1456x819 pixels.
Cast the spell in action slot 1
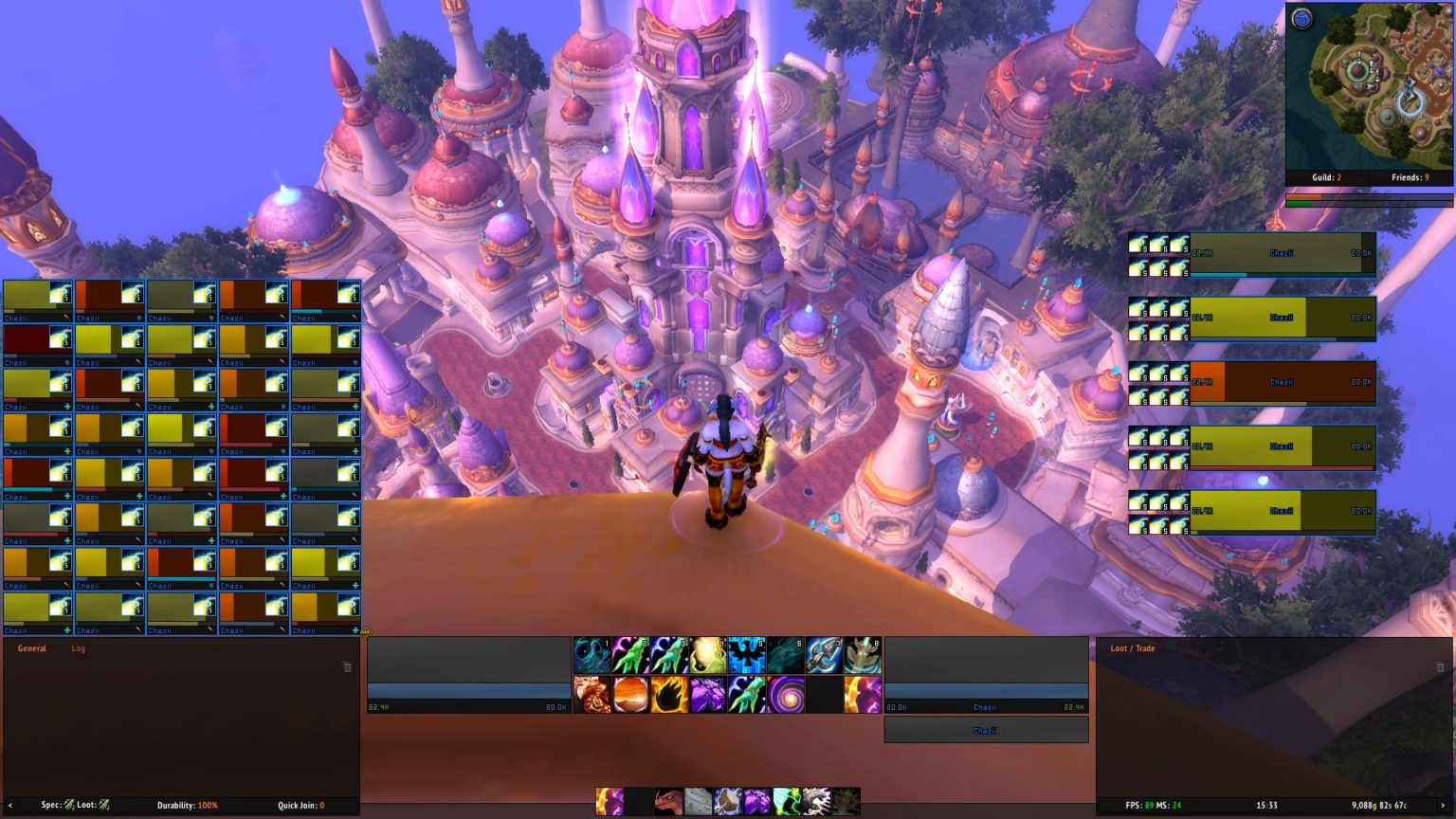[590, 654]
